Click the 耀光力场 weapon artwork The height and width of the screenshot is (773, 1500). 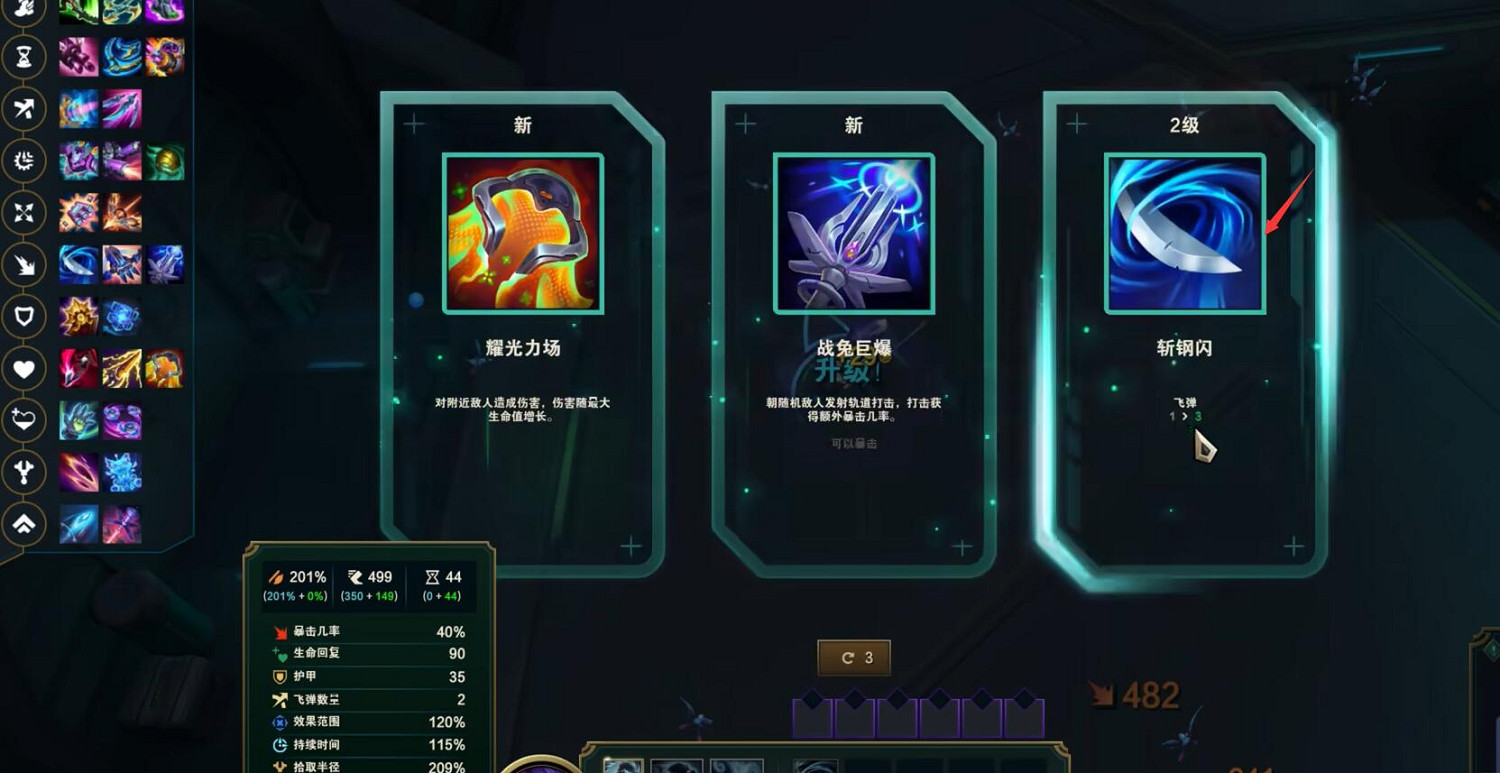tap(520, 232)
